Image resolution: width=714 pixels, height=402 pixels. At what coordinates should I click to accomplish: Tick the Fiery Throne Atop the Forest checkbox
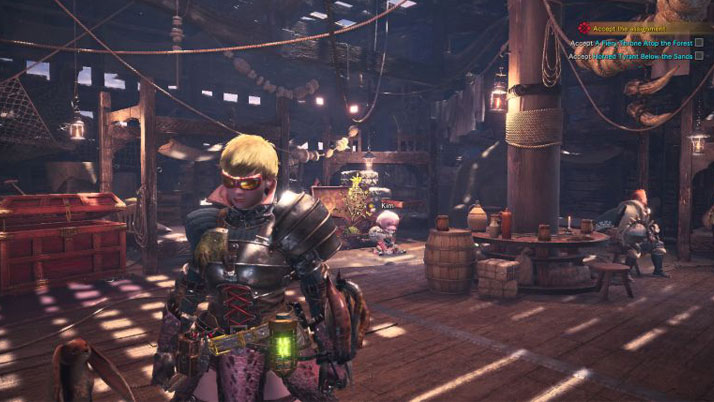pyautogui.click(x=700, y=43)
